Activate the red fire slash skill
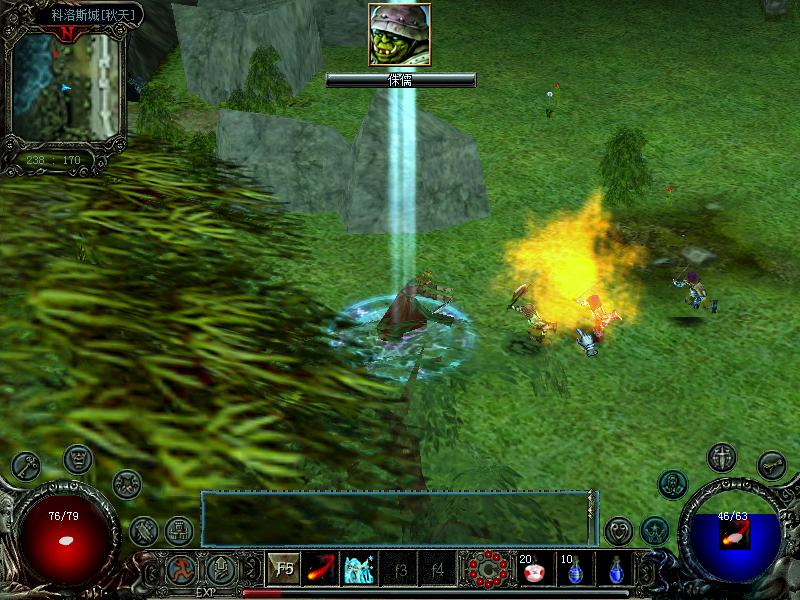The image size is (800, 600). click(321, 570)
